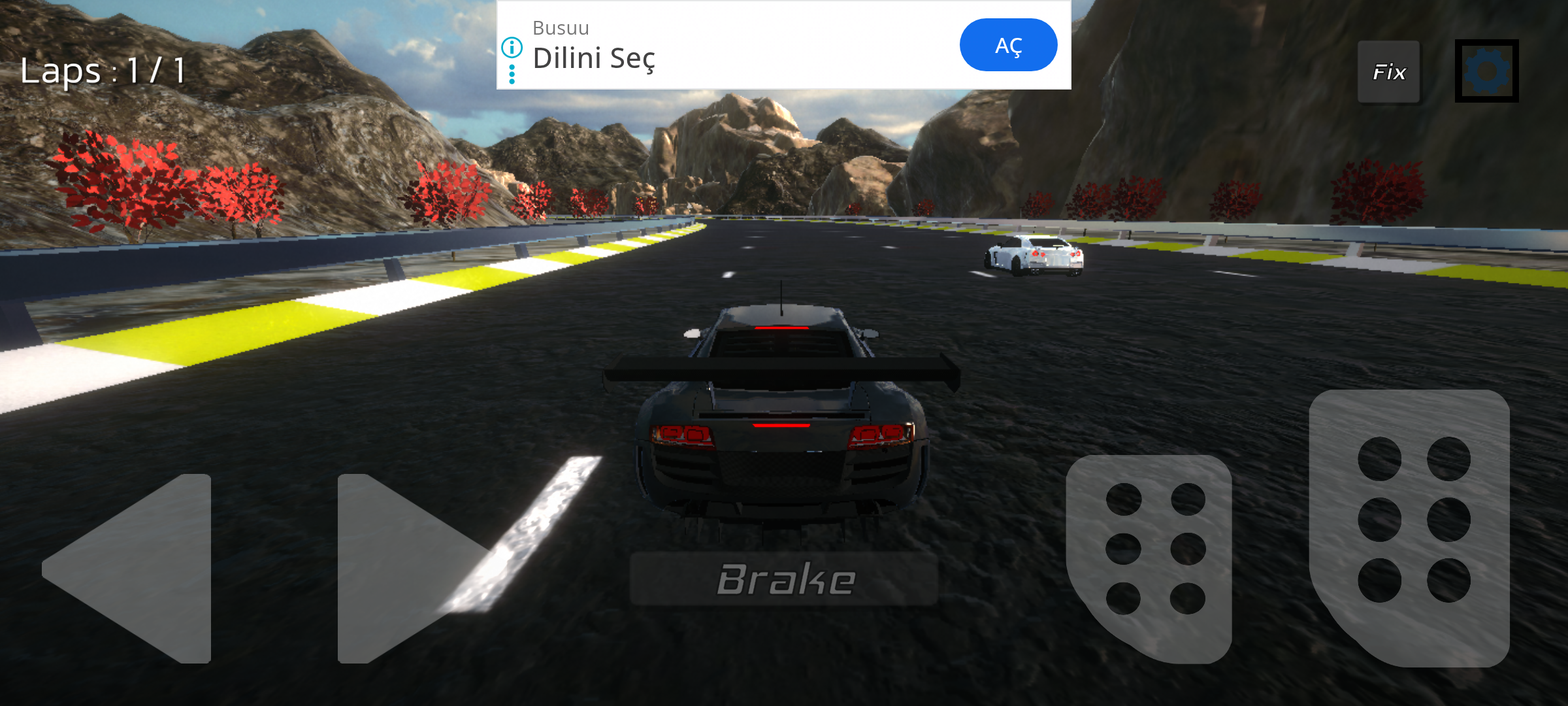Tap the blue gear inside the black frame
The width and height of the screenshot is (1568, 706).
click(1488, 70)
